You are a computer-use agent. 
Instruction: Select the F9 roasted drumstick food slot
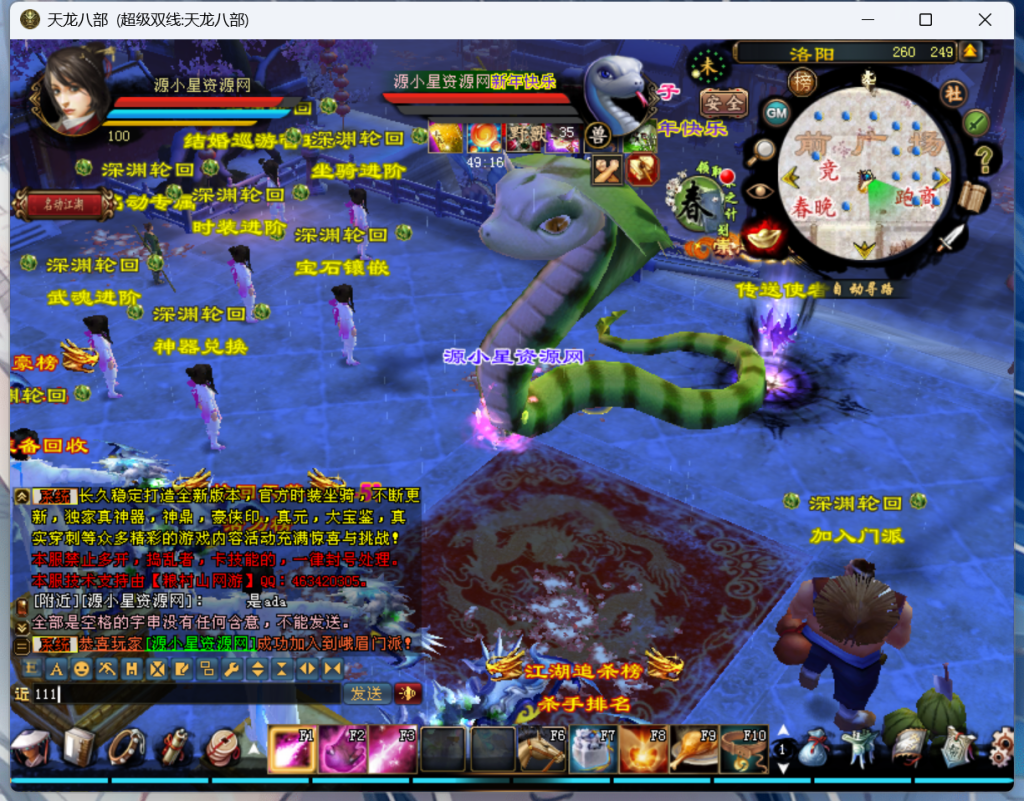tap(693, 749)
